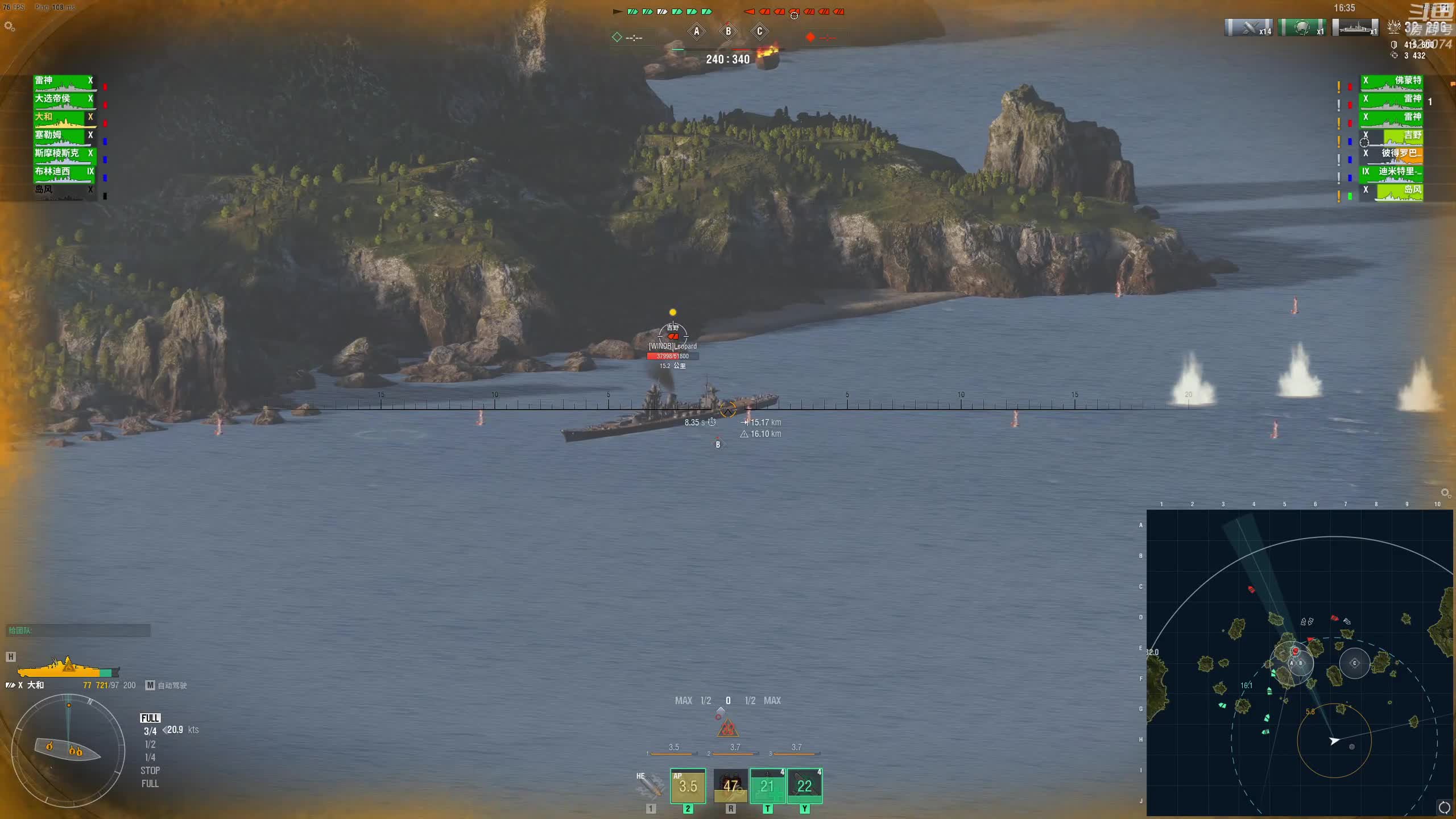
Task: Set engine telegraph to STOP
Action: [x=150, y=771]
